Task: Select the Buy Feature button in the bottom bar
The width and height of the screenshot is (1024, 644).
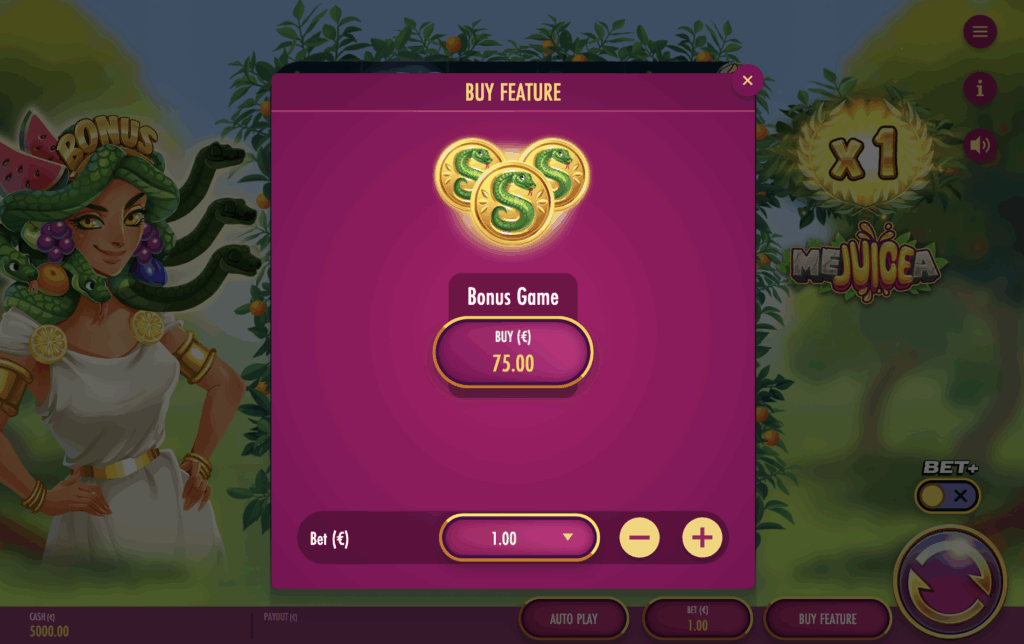Action: (x=827, y=619)
